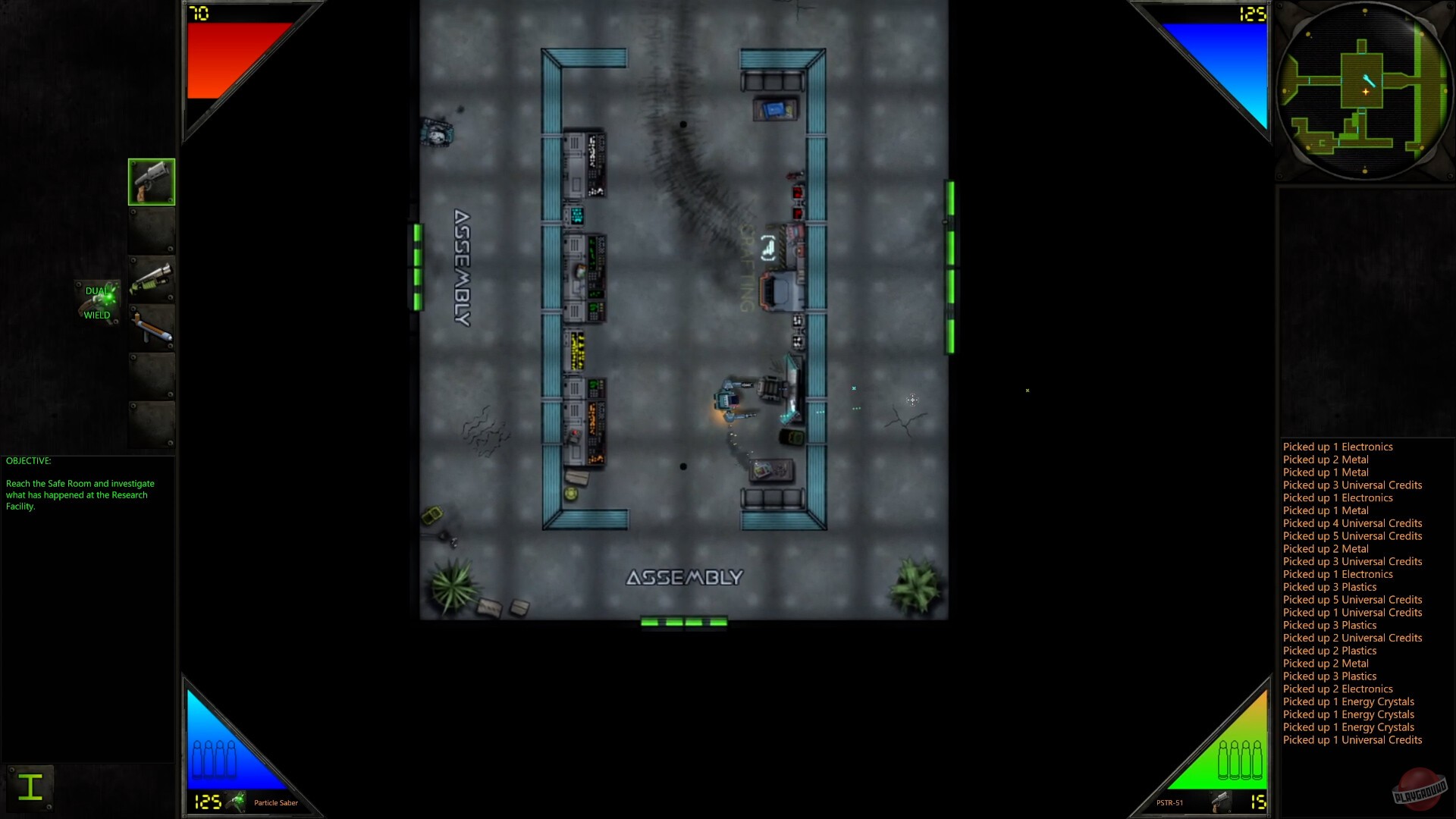Select the green rifle weapon slot

pos(150,279)
